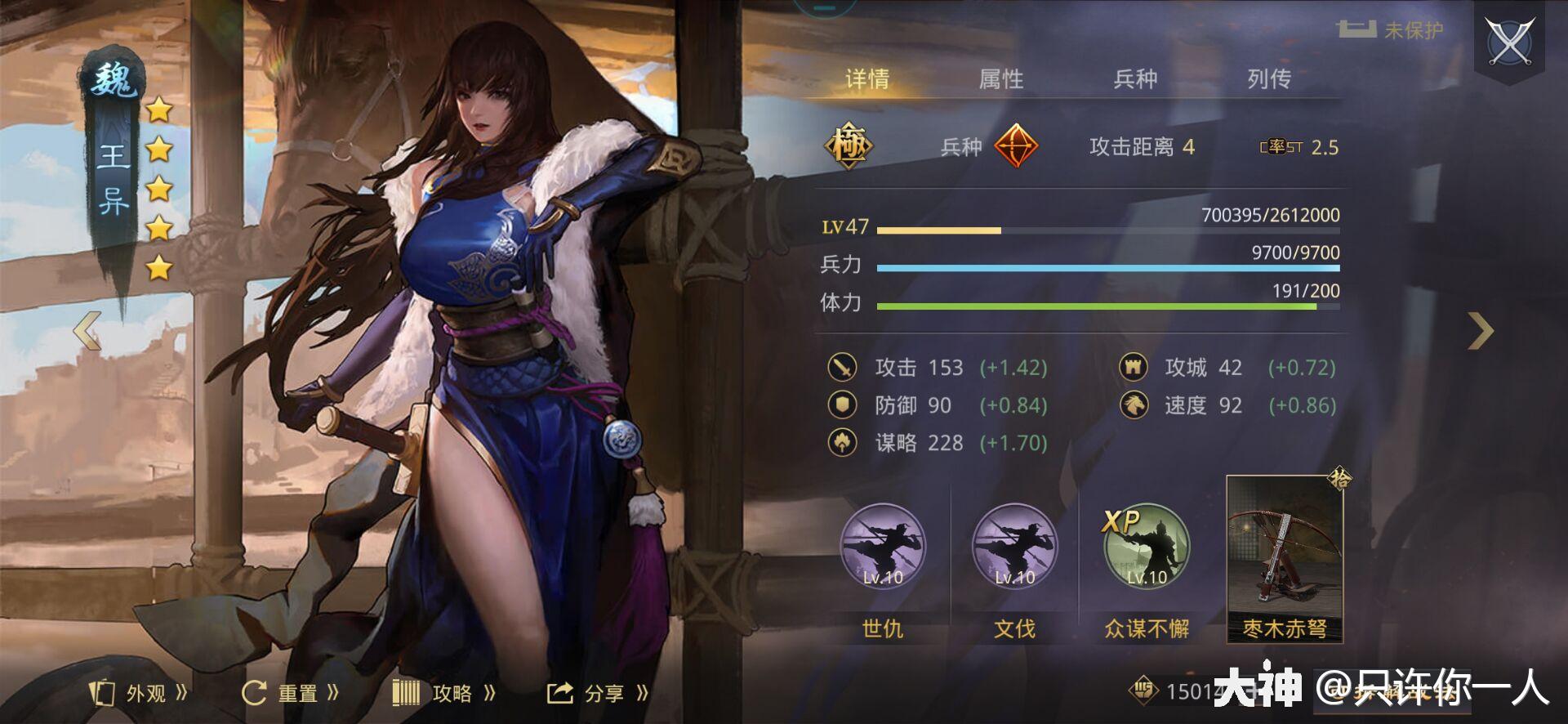Select the attack sword icon beside 攻击

tap(844, 369)
